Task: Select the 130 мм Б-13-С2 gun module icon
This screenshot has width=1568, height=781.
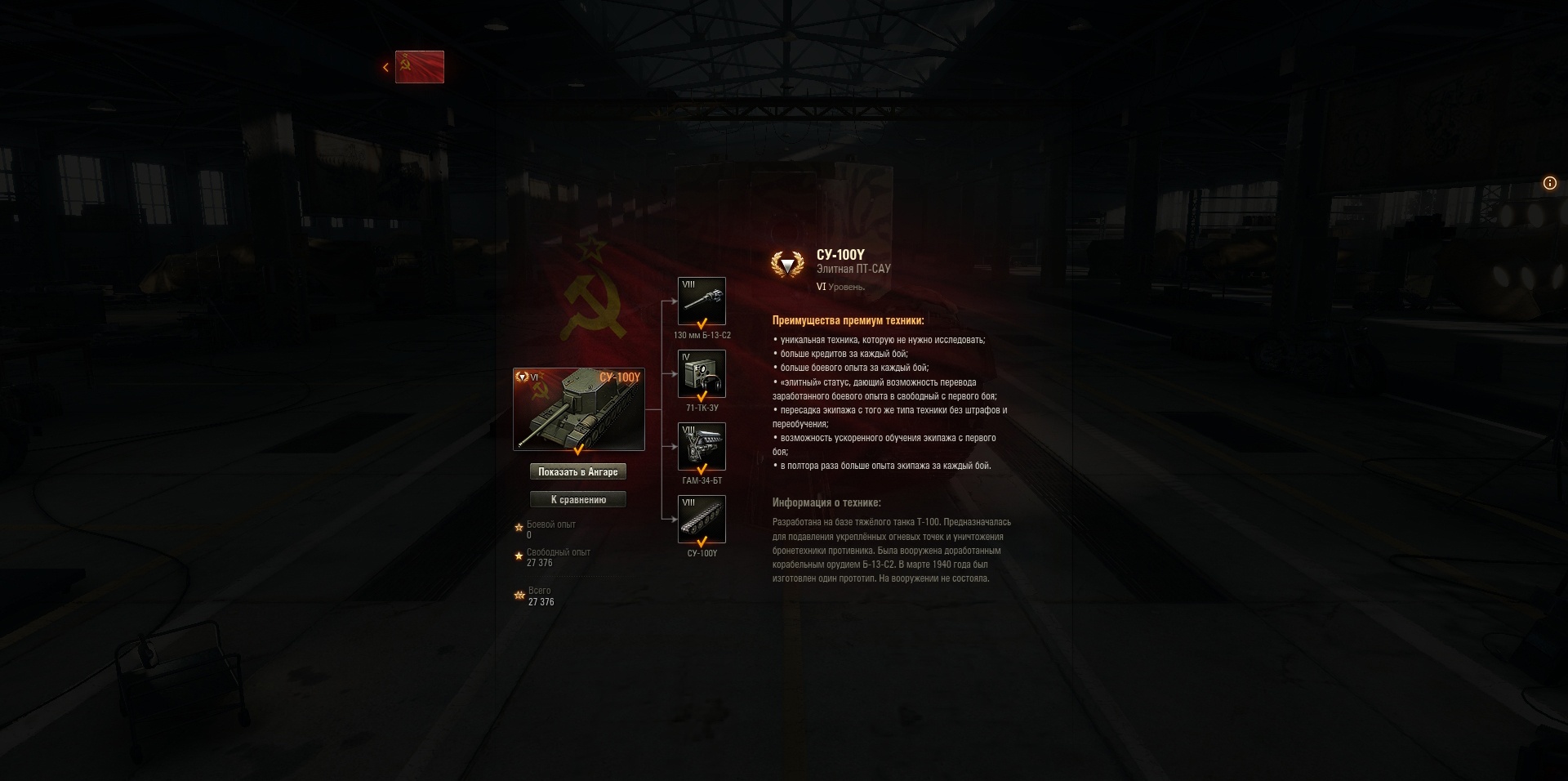Action: tap(702, 301)
